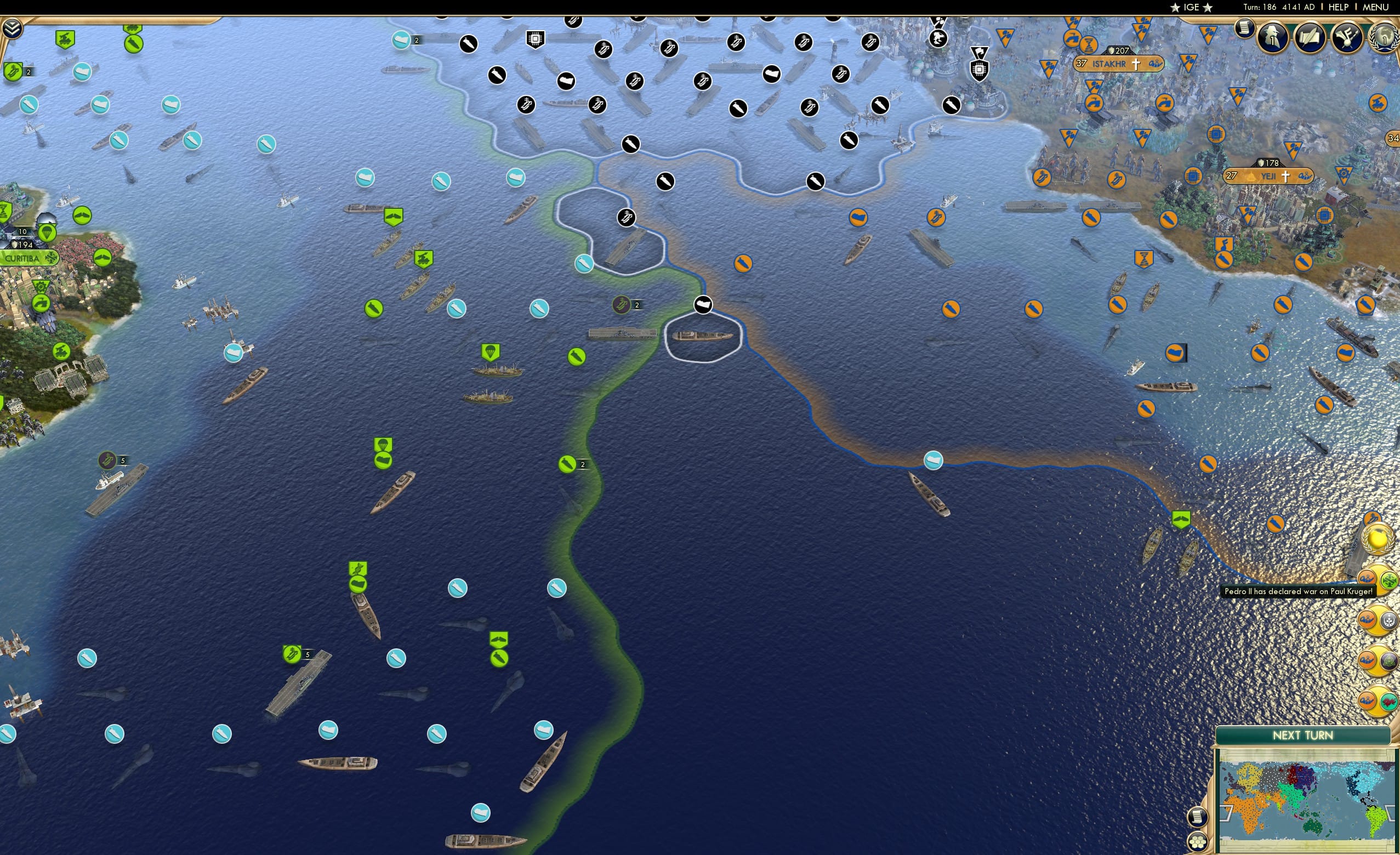Open the IGE in-game editor
Screen dimensions: 1400x855
point(1191,7)
